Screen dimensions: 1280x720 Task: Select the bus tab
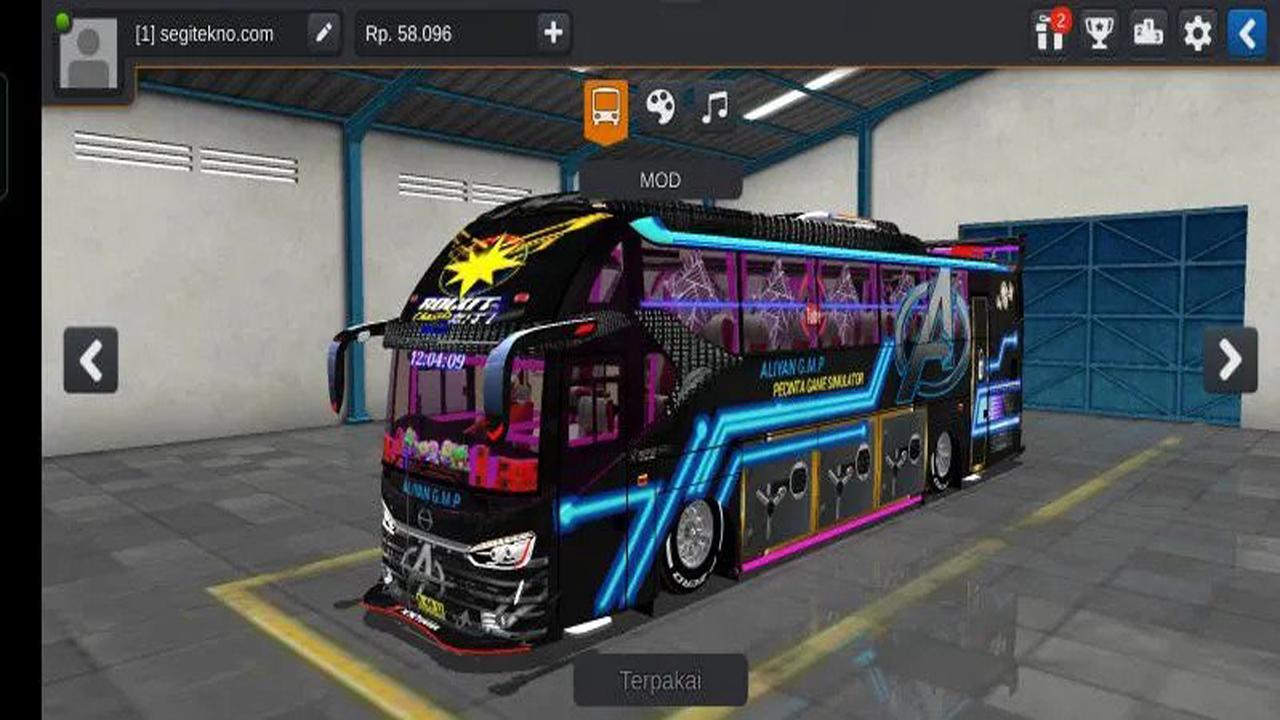coord(606,107)
